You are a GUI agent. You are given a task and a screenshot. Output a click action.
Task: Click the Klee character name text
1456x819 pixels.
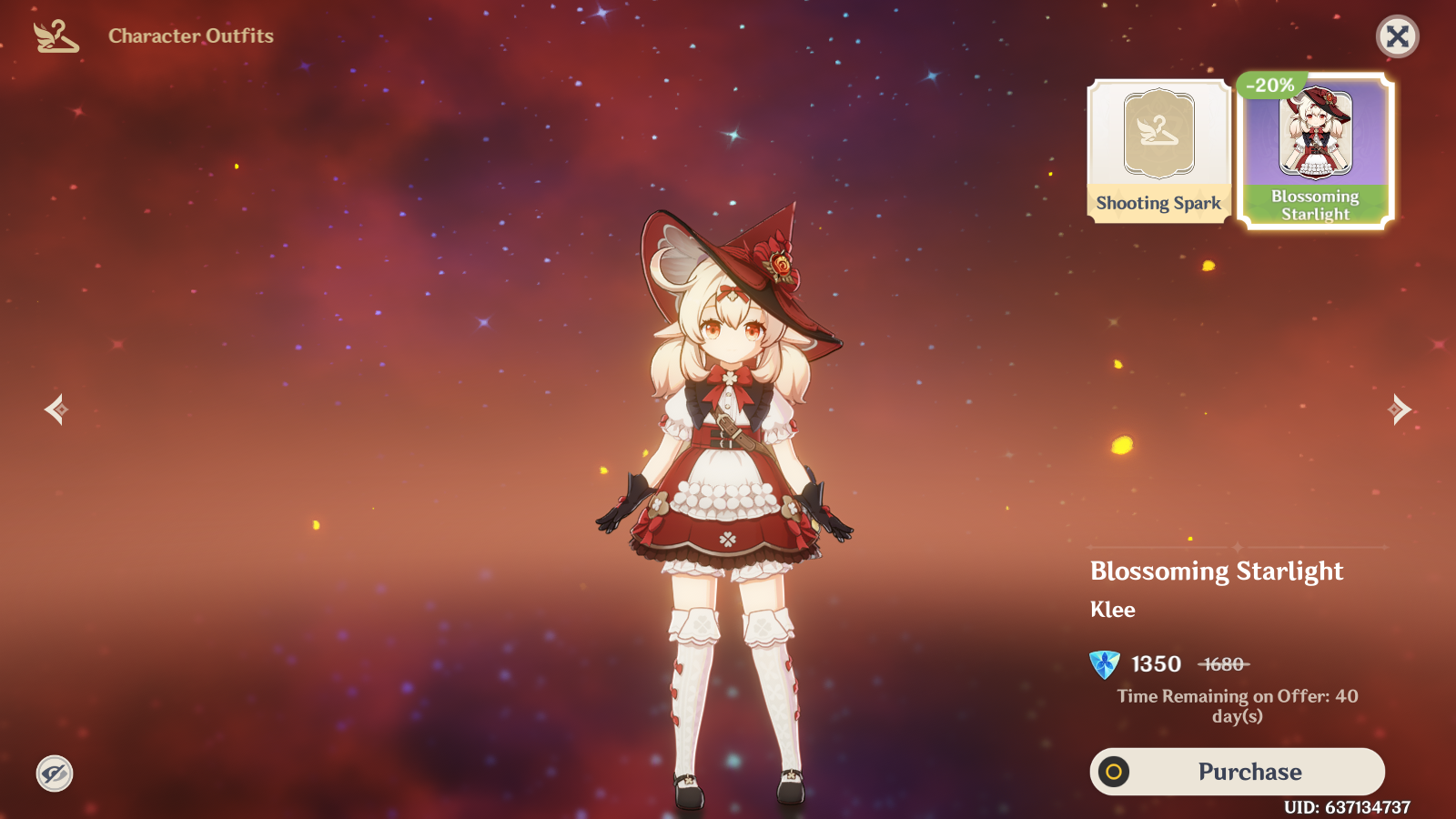1112,610
